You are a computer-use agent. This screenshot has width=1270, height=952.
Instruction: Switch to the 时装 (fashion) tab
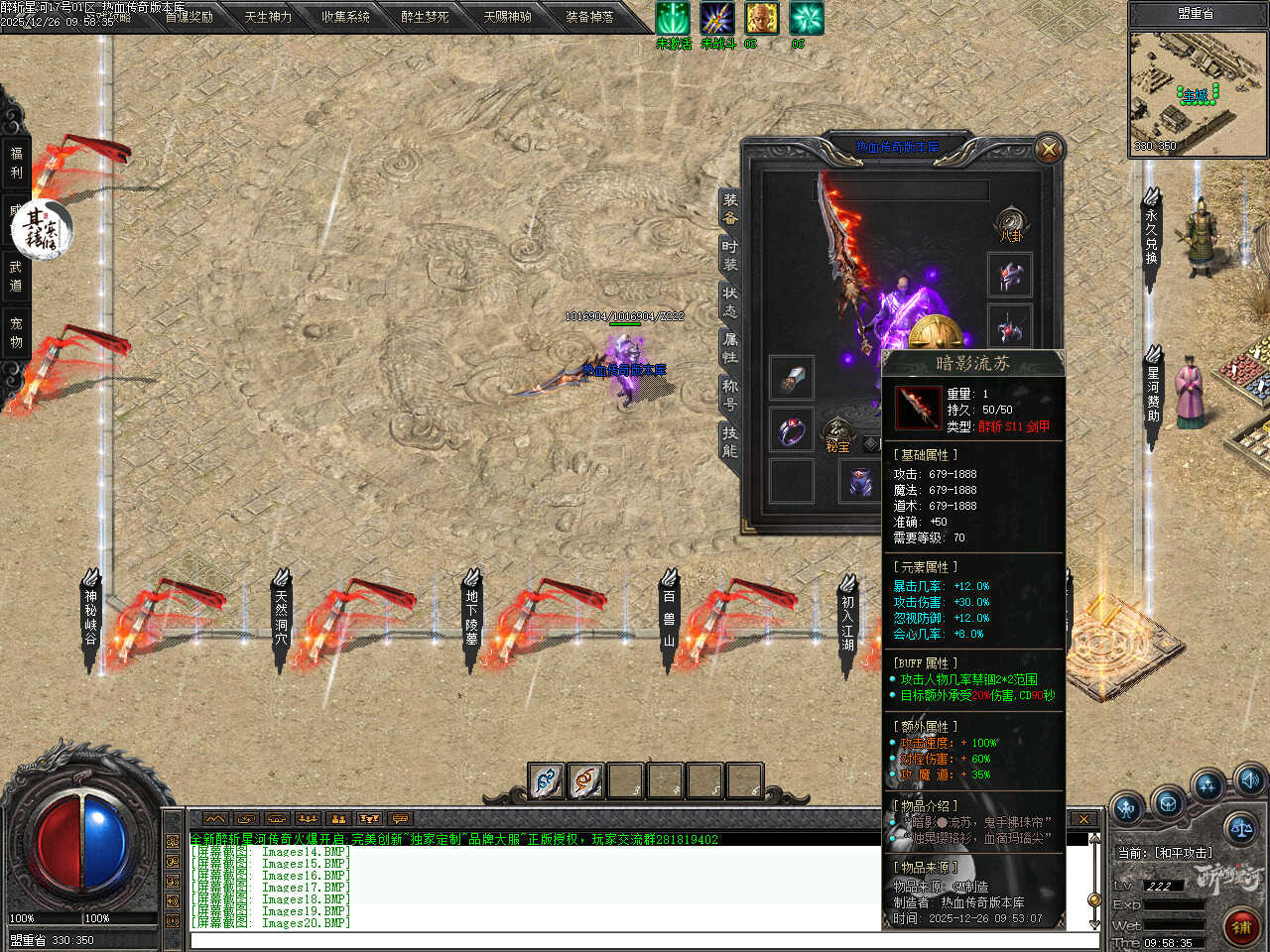(730, 256)
